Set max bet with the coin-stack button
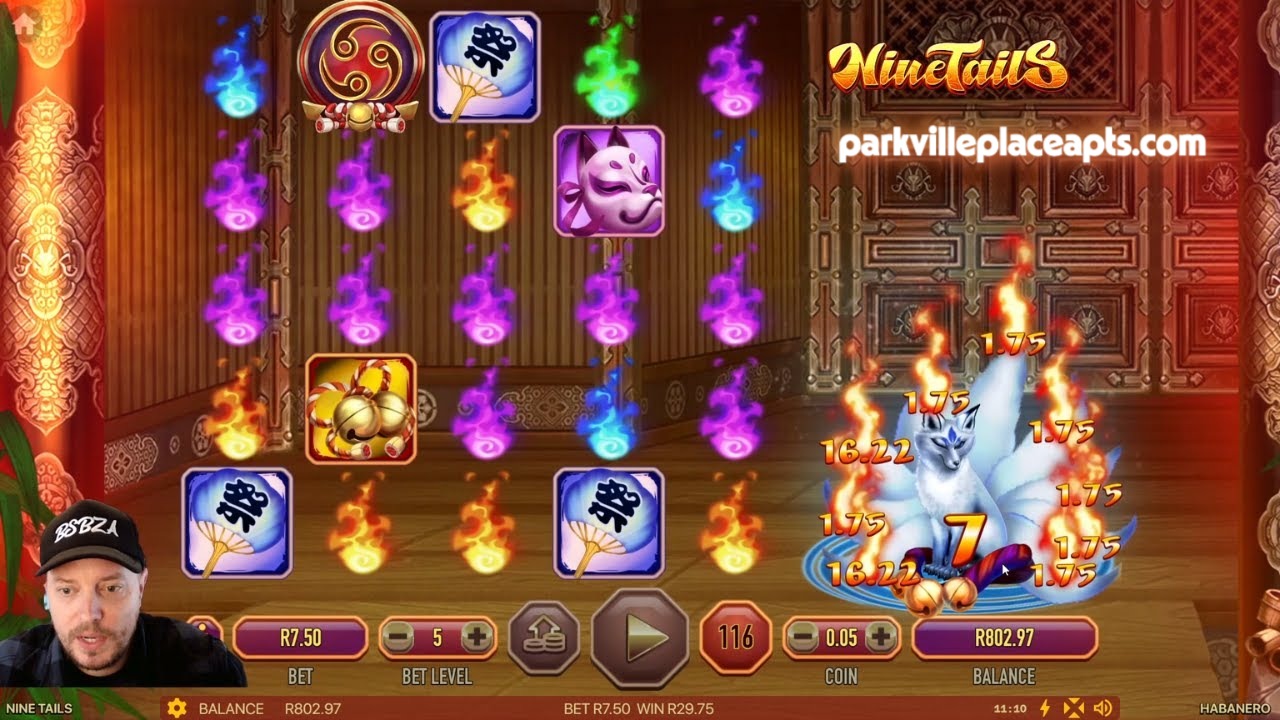This screenshot has width=1280, height=720. pos(544,637)
